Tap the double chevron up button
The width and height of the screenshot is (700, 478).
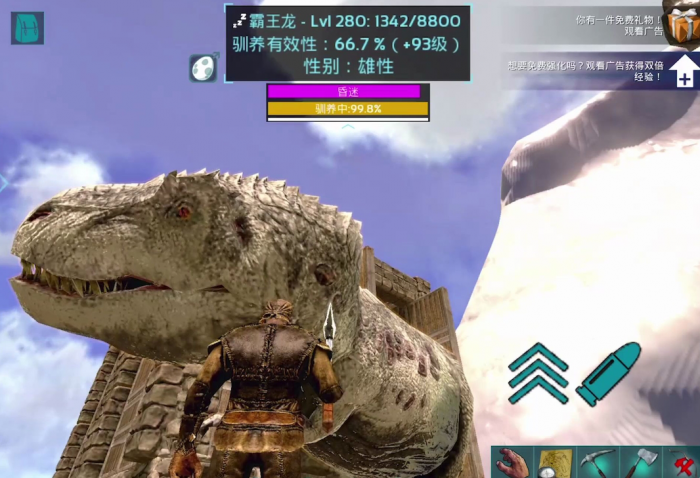point(538,373)
